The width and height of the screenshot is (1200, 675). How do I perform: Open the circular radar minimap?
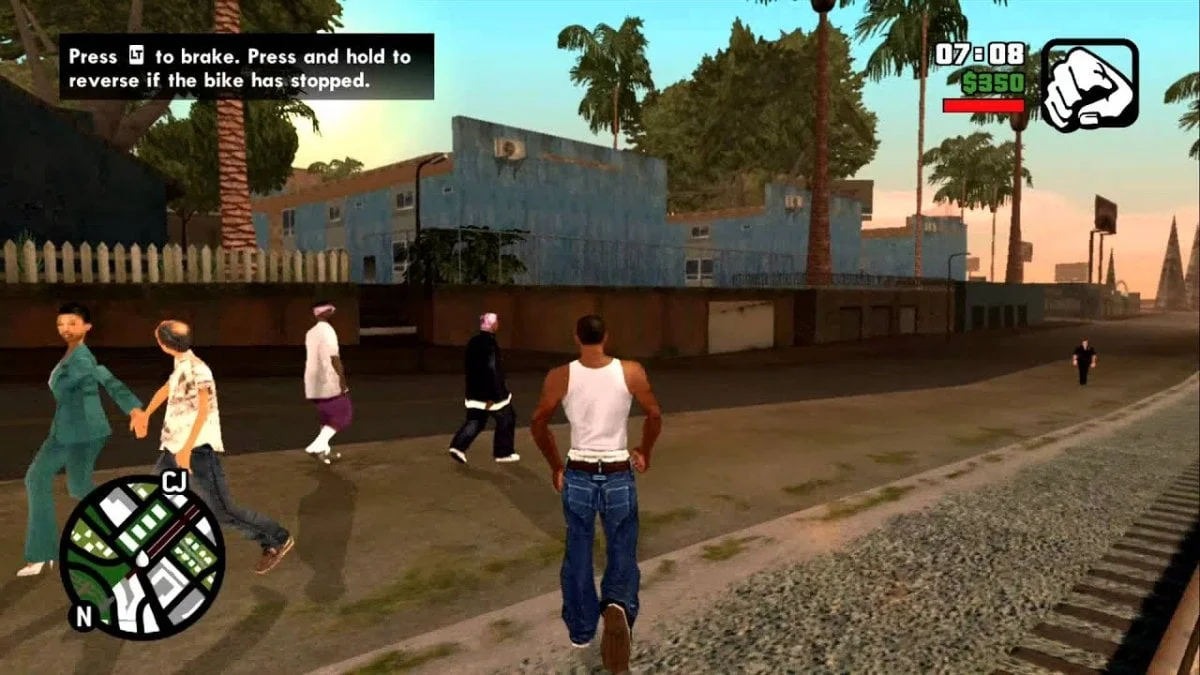click(x=142, y=557)
